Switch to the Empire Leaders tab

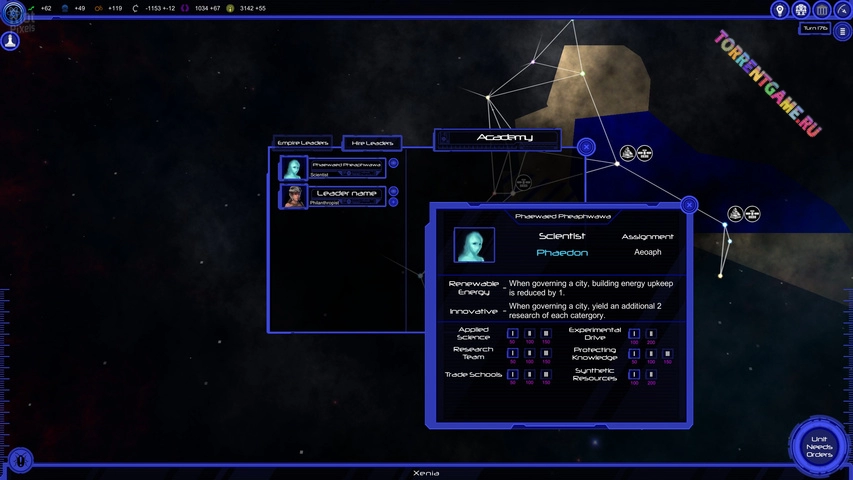point(303,143)
